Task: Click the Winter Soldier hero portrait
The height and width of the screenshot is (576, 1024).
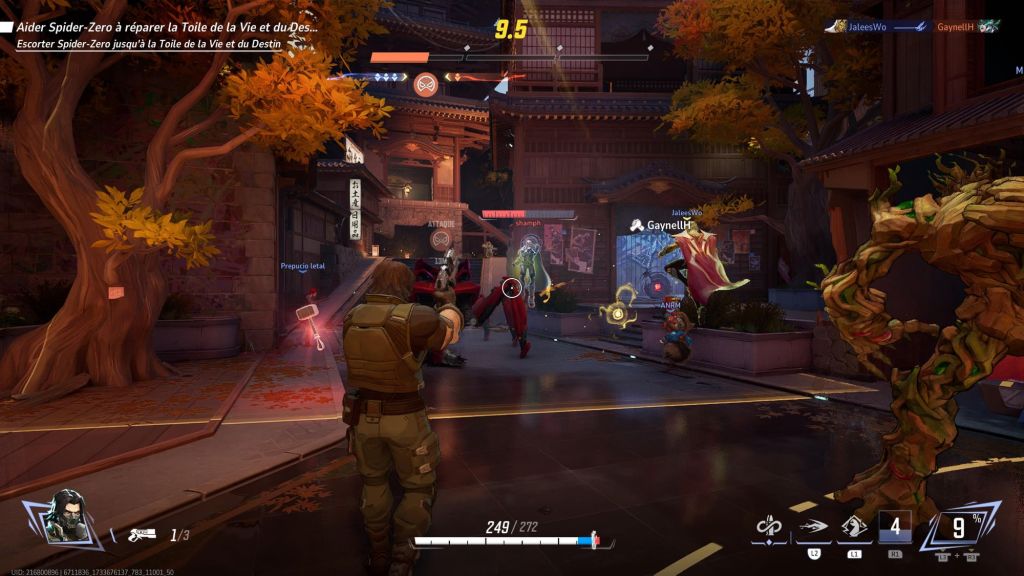Action: click(66, 515)
